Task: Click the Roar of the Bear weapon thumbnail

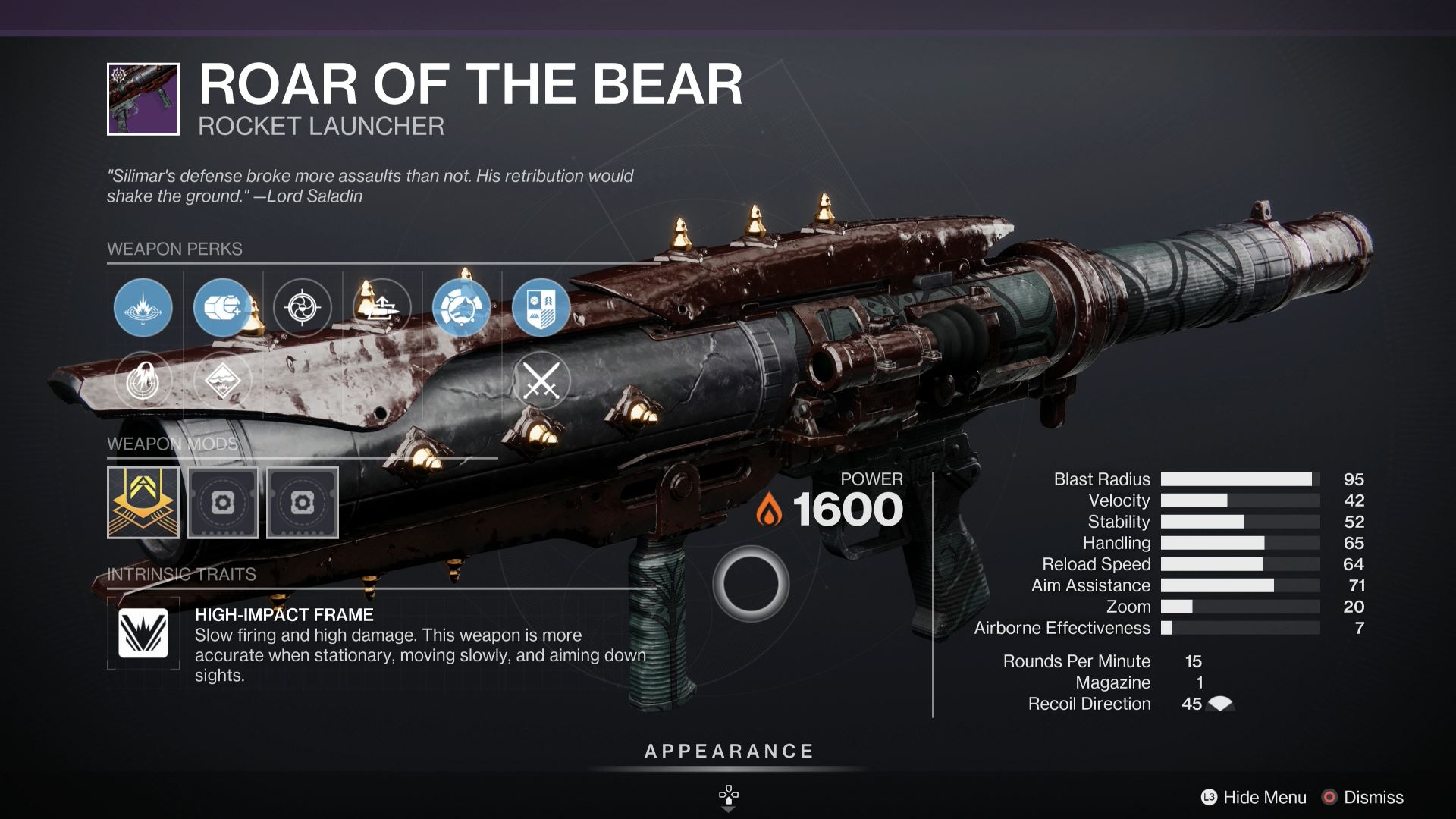Action: tap(143, 99)
